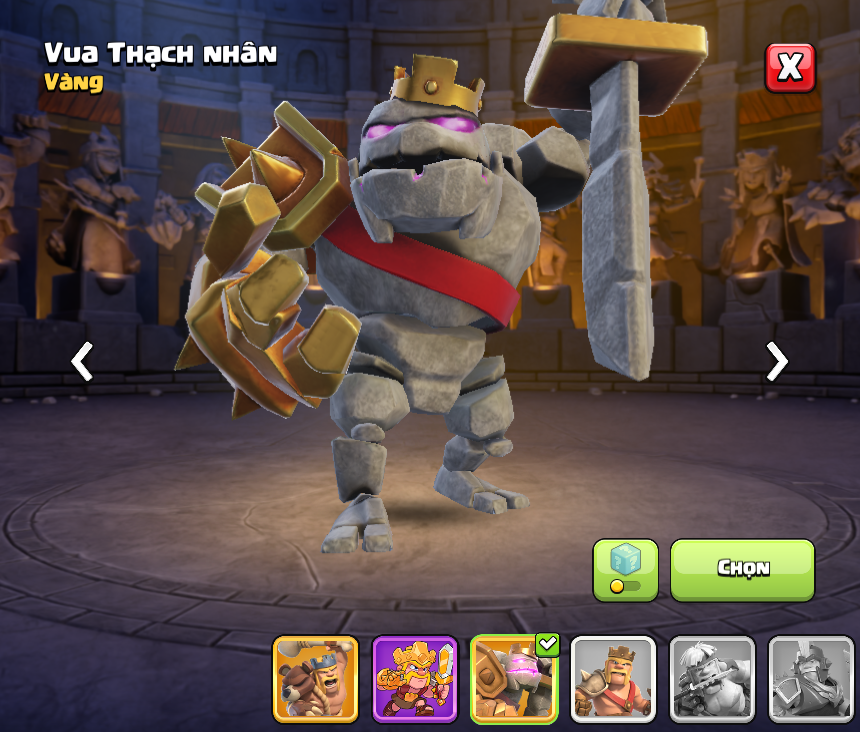Select the locked grey skin with long pipe
This screenshot has width=860, height=732.
pyautogui.click(x=712, y=679)
